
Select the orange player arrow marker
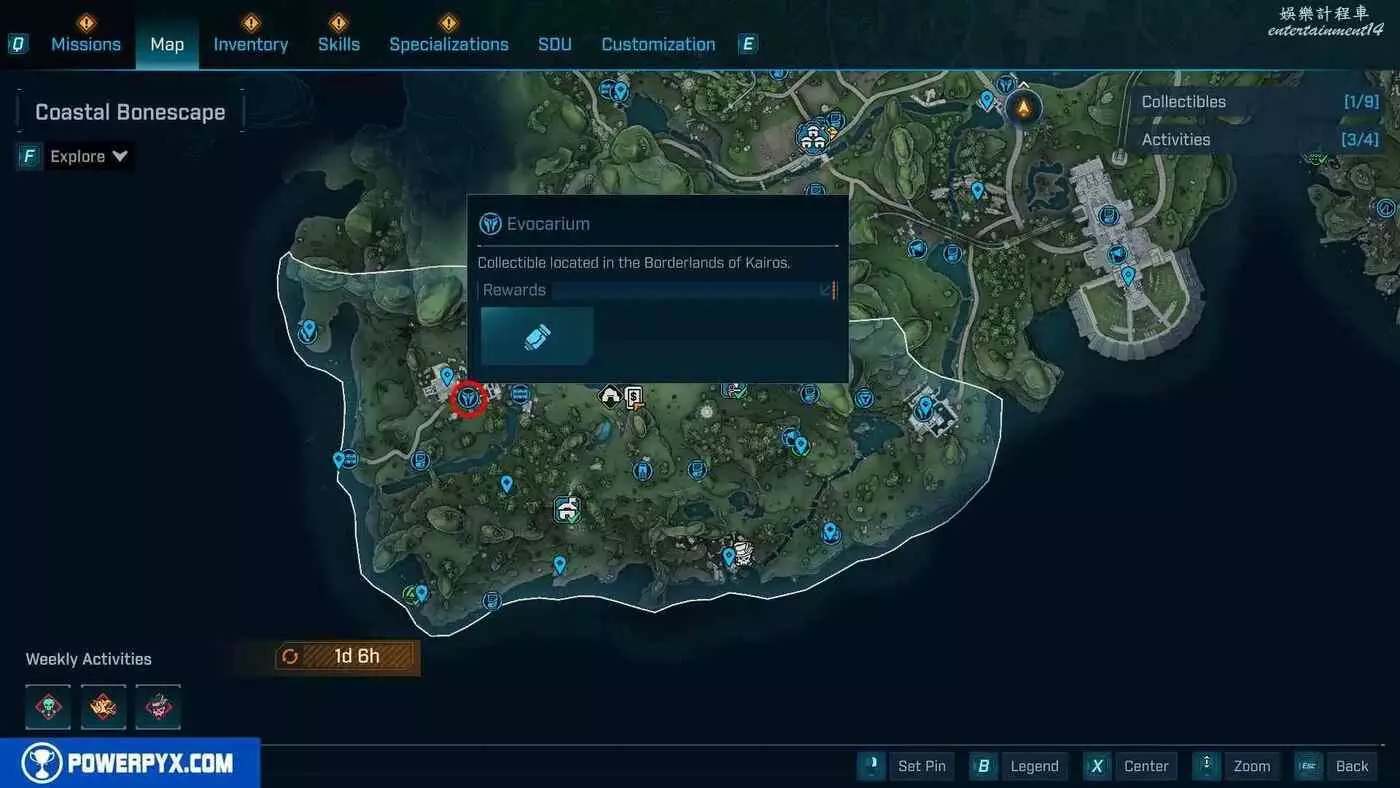tap(1023, 106)
